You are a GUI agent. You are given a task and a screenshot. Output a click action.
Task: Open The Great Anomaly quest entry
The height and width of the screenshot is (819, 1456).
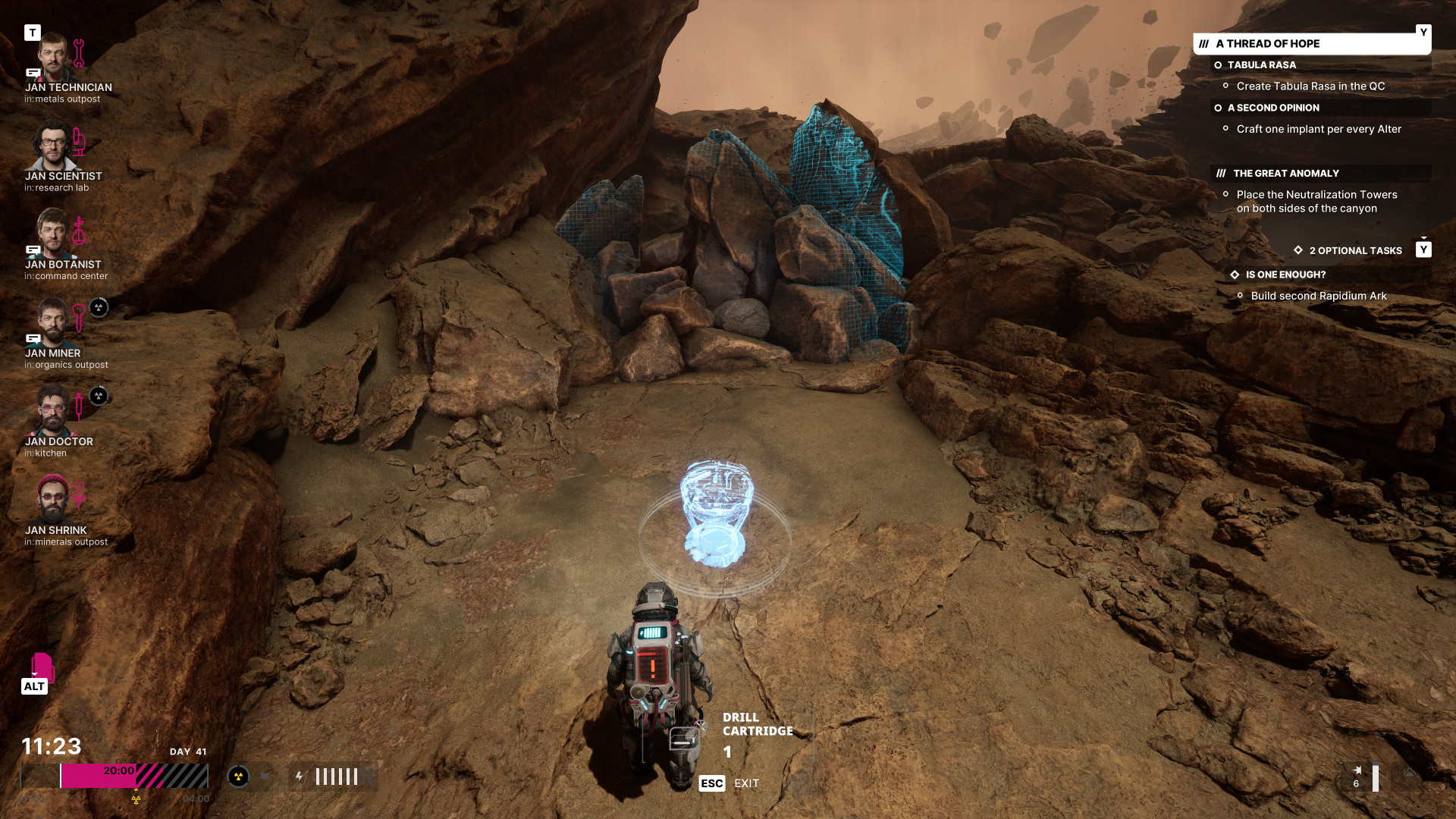point(1285,174)
